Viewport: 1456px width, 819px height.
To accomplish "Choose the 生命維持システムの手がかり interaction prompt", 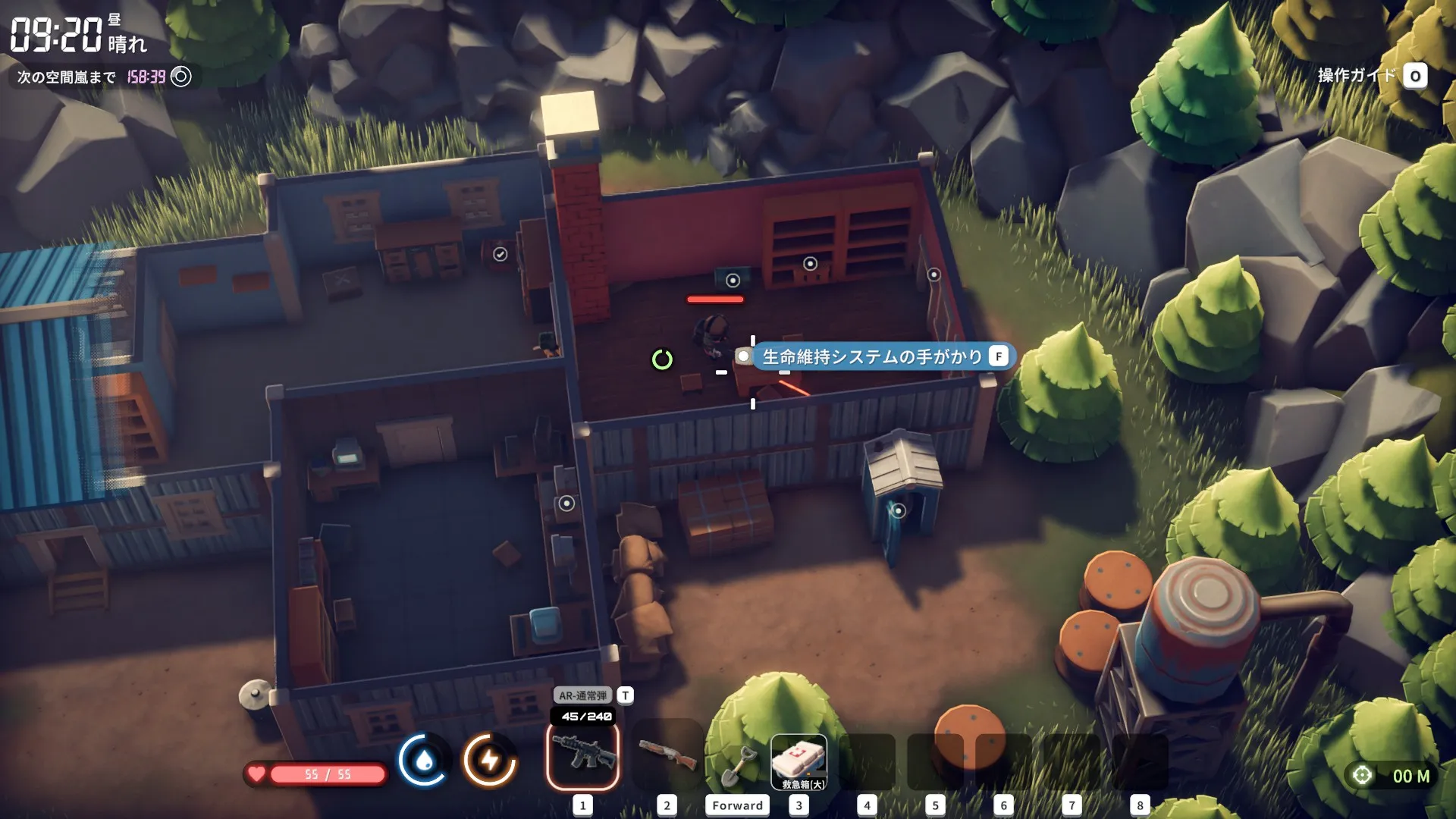I will point(873,356).
